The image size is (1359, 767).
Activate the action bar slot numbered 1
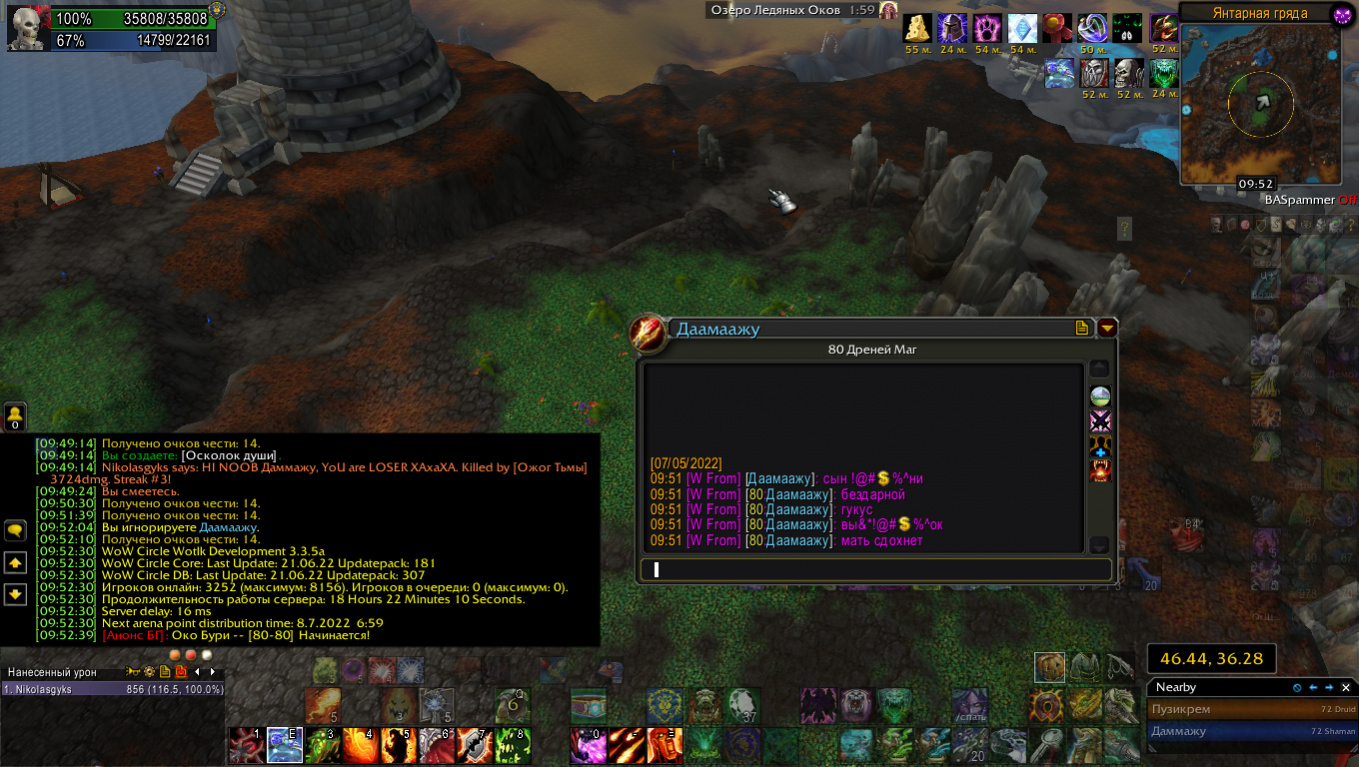coord(247,746)
